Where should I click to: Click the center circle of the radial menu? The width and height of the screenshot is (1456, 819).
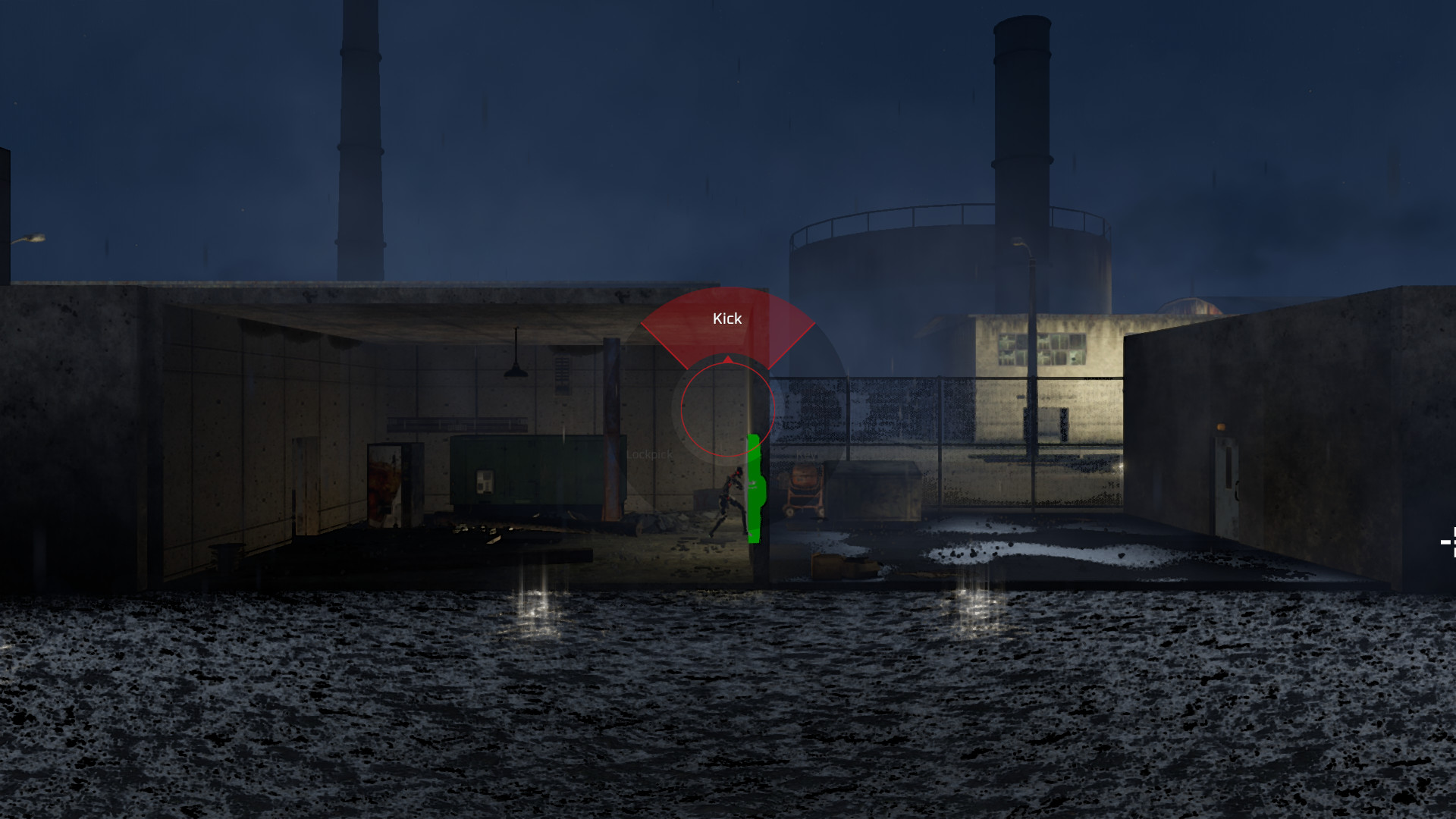point(726,408)
